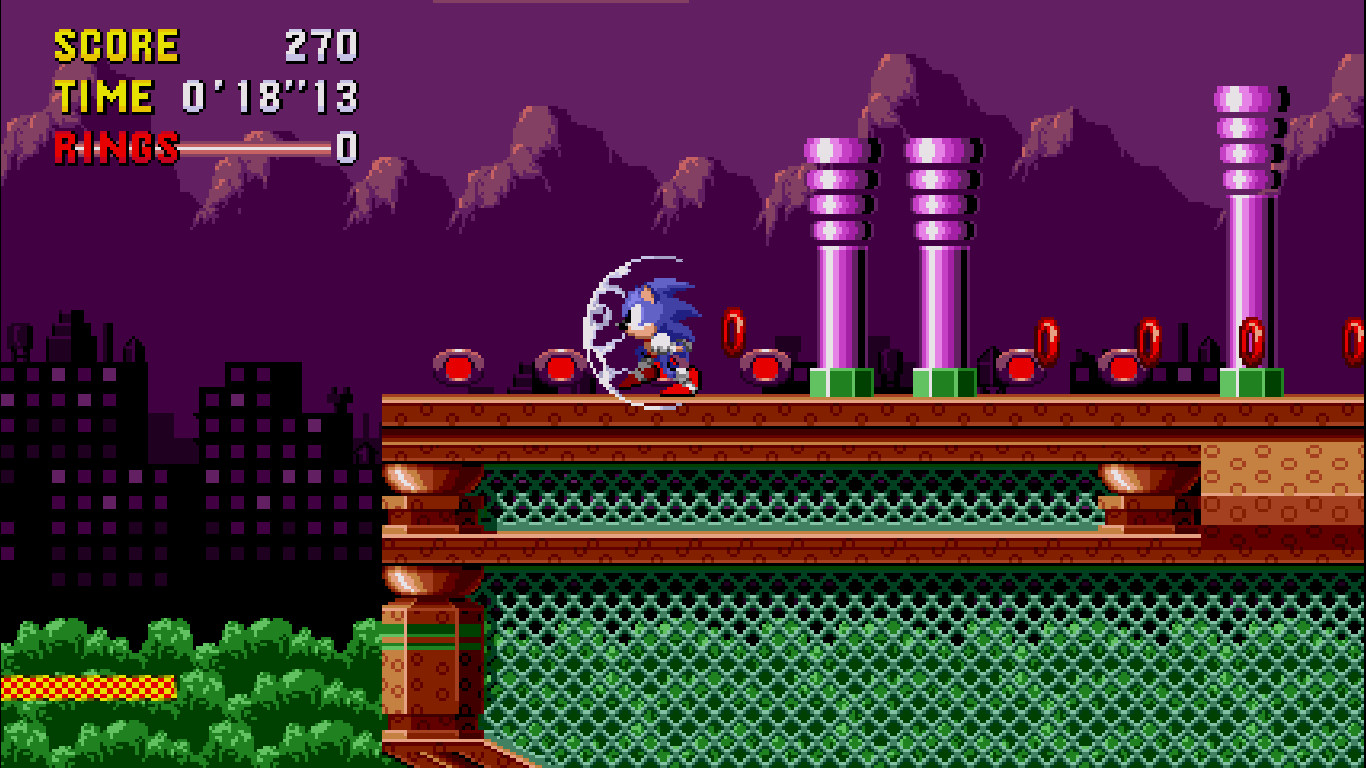Click the second twin purple pillar
Screen dimensions: 1366x768
[938, 250]
